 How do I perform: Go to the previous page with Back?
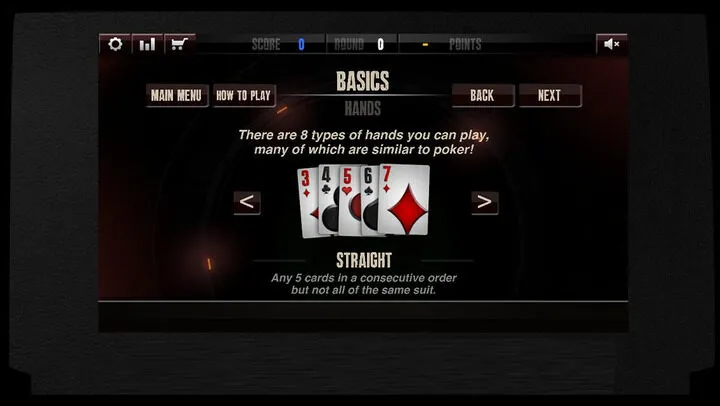click(482, 96)
